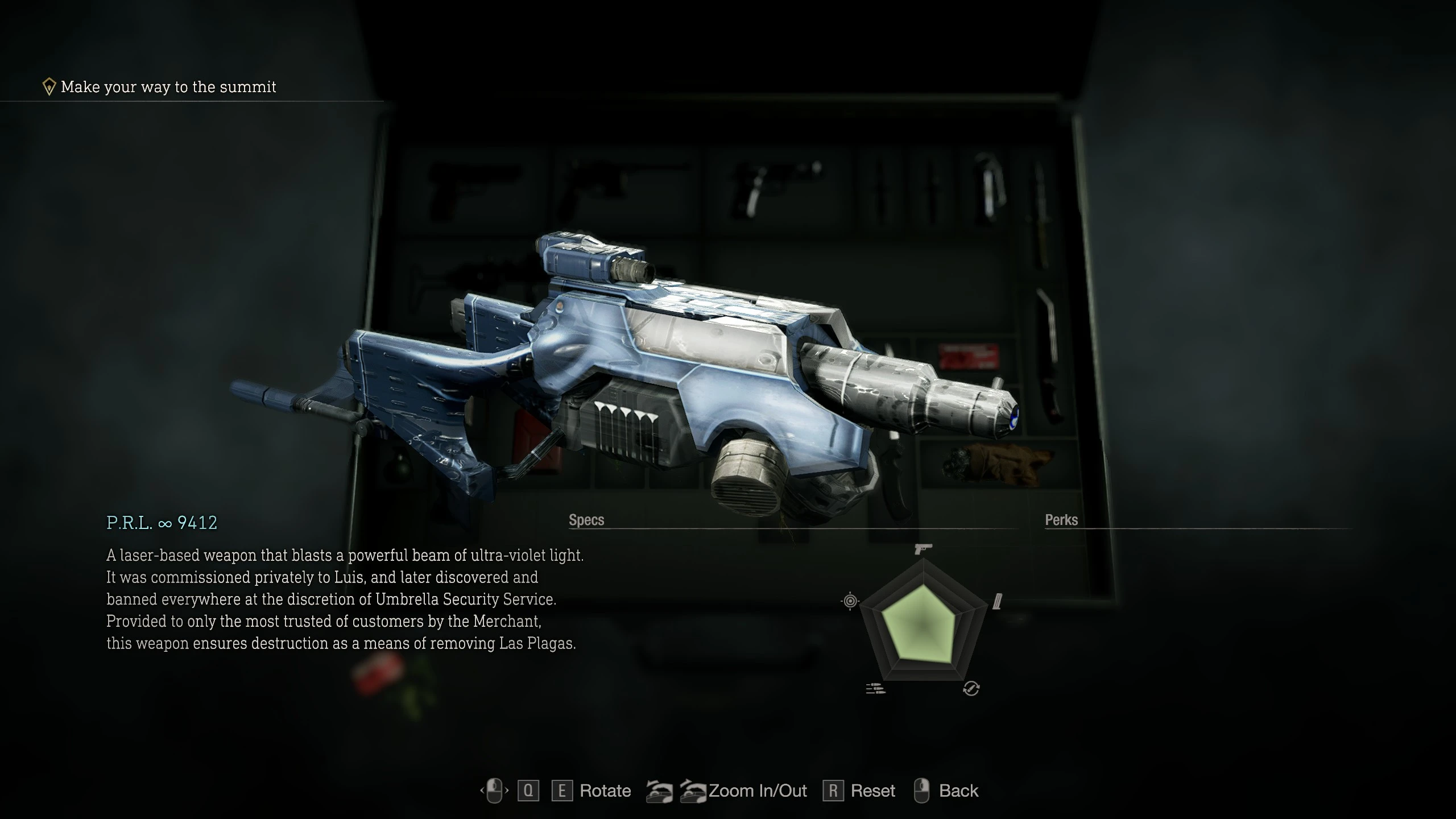The image size is (1456, 819).
Task: Click the handgun icon atop the stats pentagon
Action: [923, 549]
